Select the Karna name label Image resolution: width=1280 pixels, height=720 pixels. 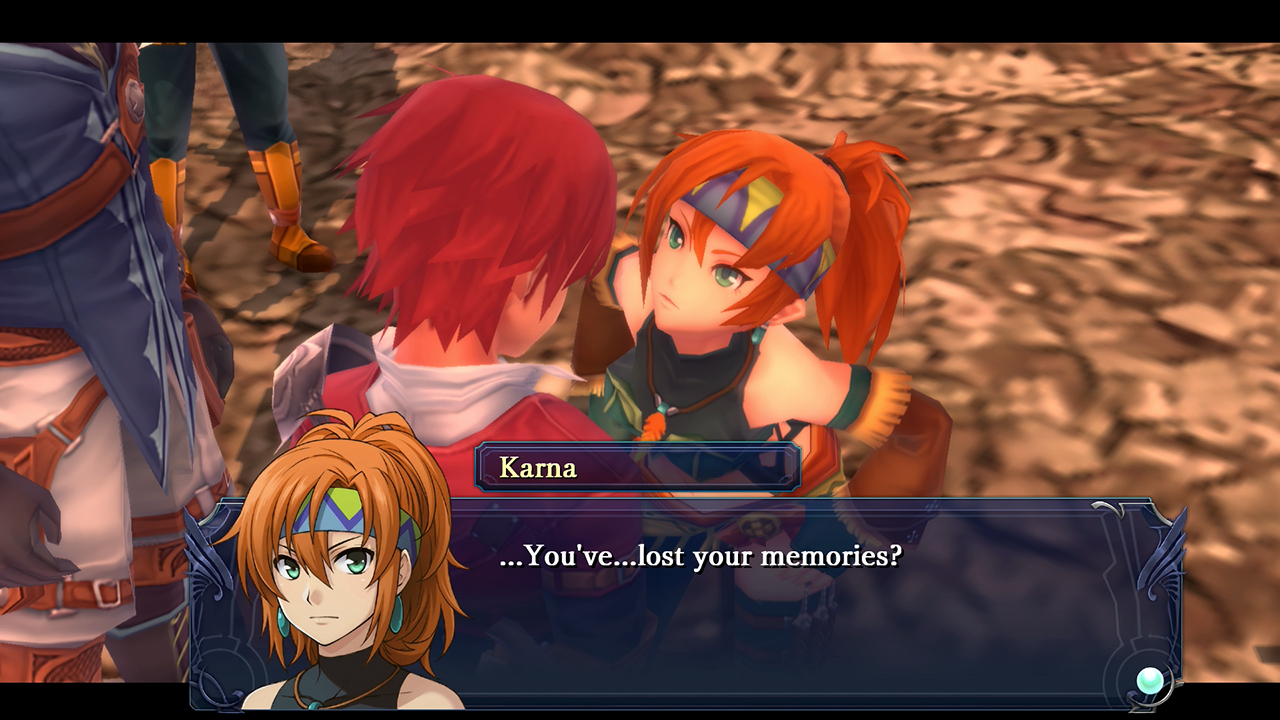538,467
